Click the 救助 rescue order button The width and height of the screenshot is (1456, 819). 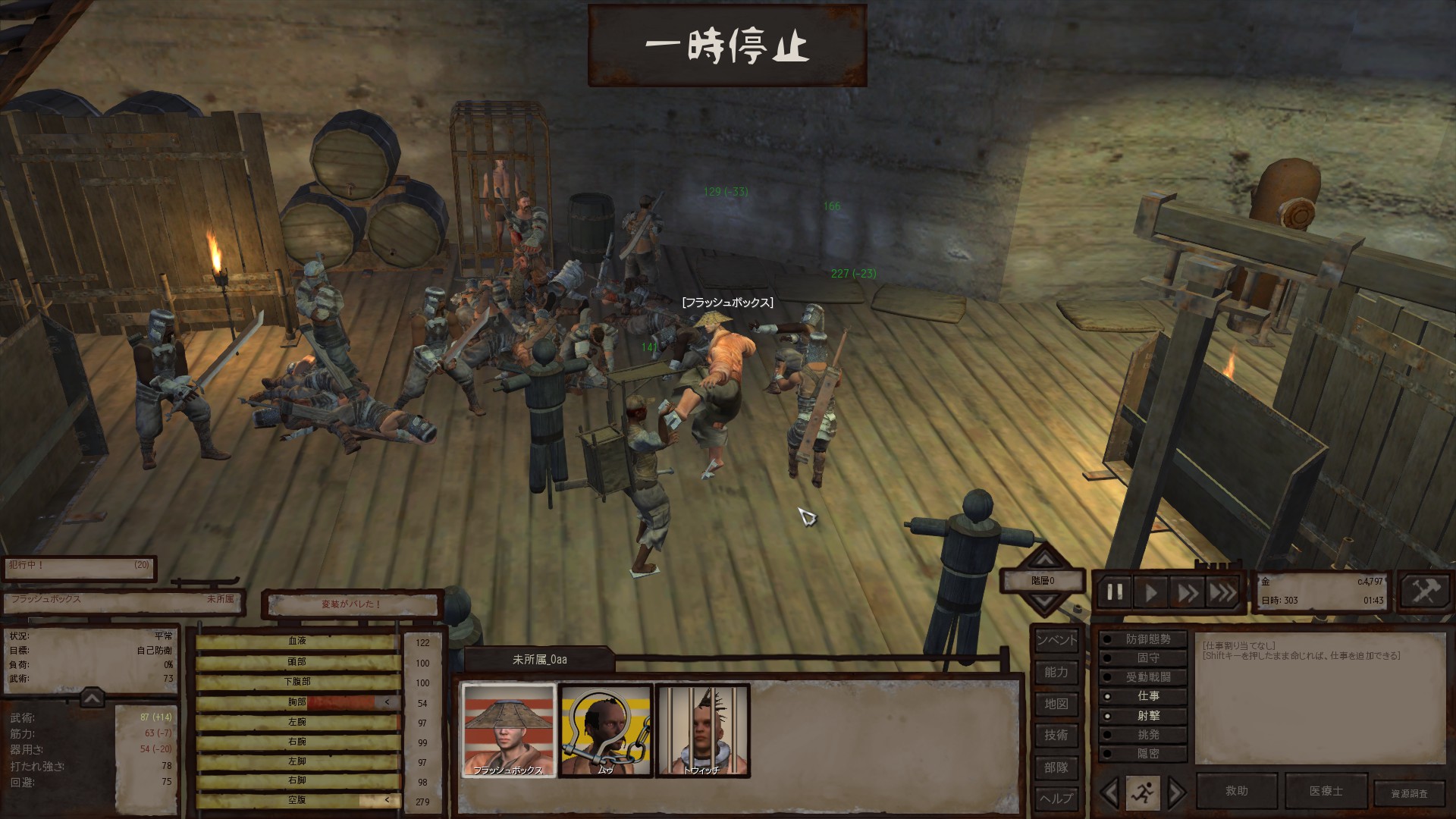tap(1236, 791)
